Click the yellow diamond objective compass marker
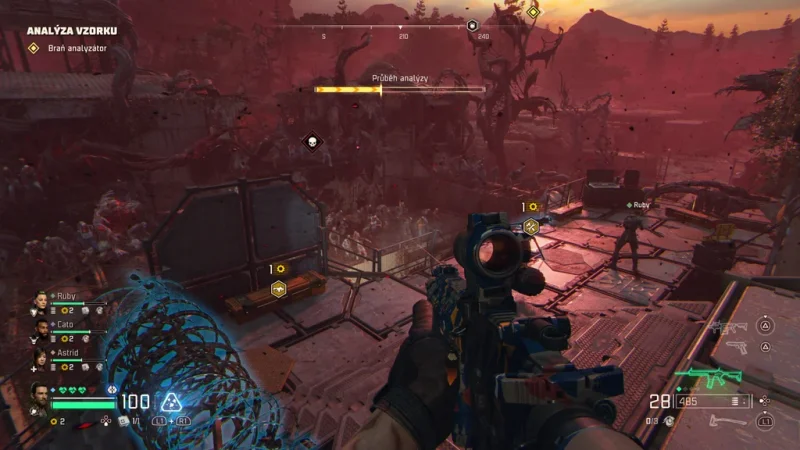Screen dimensions: 800x450 point(533,12)
